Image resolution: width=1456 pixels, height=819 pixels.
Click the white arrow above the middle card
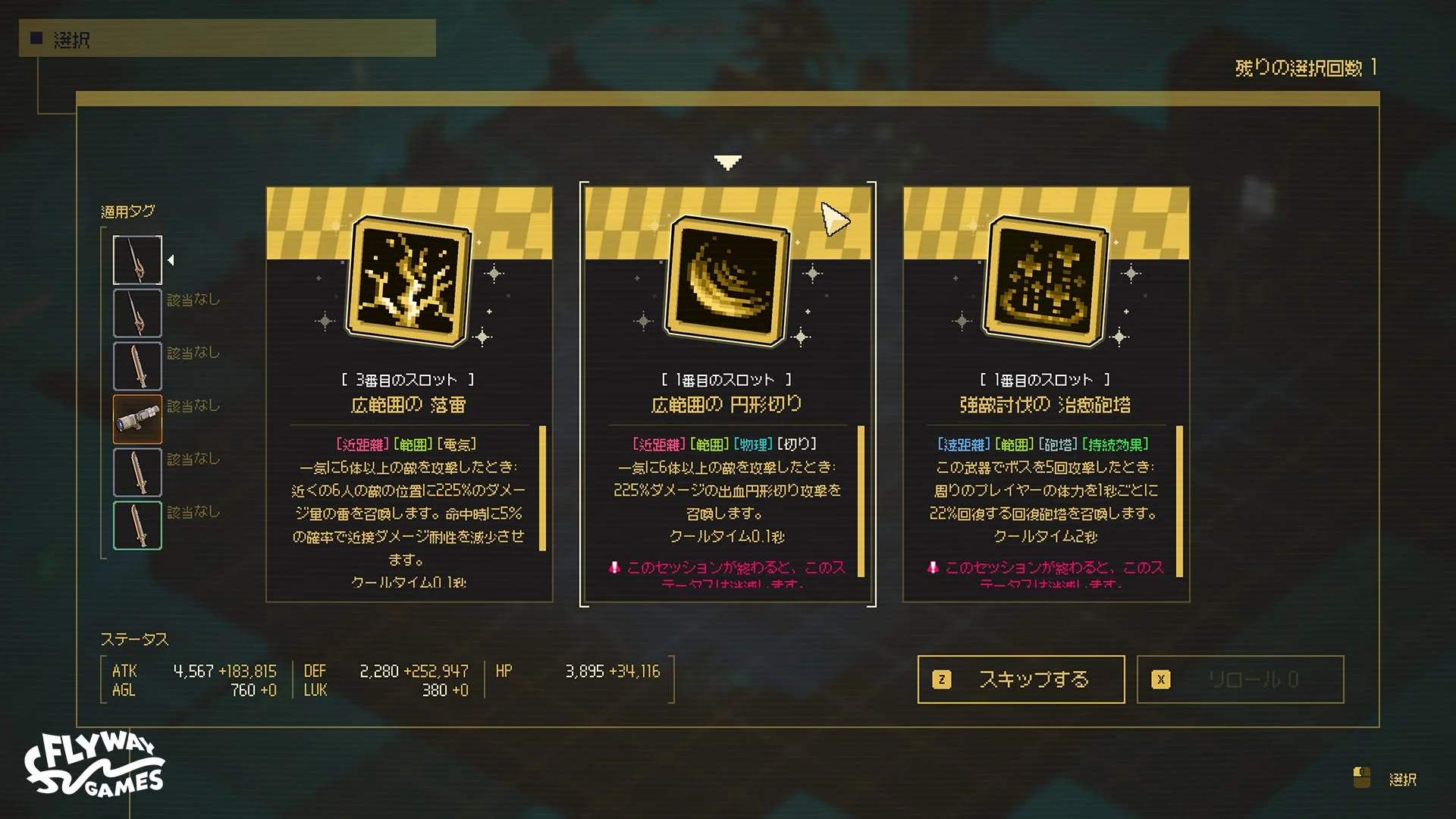727,160
